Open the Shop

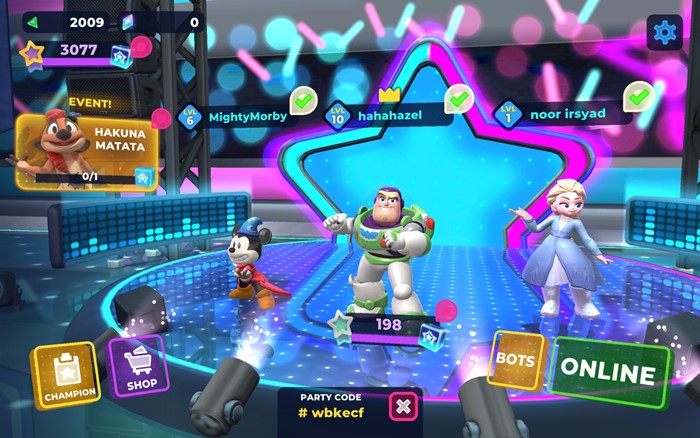point(137,368)
